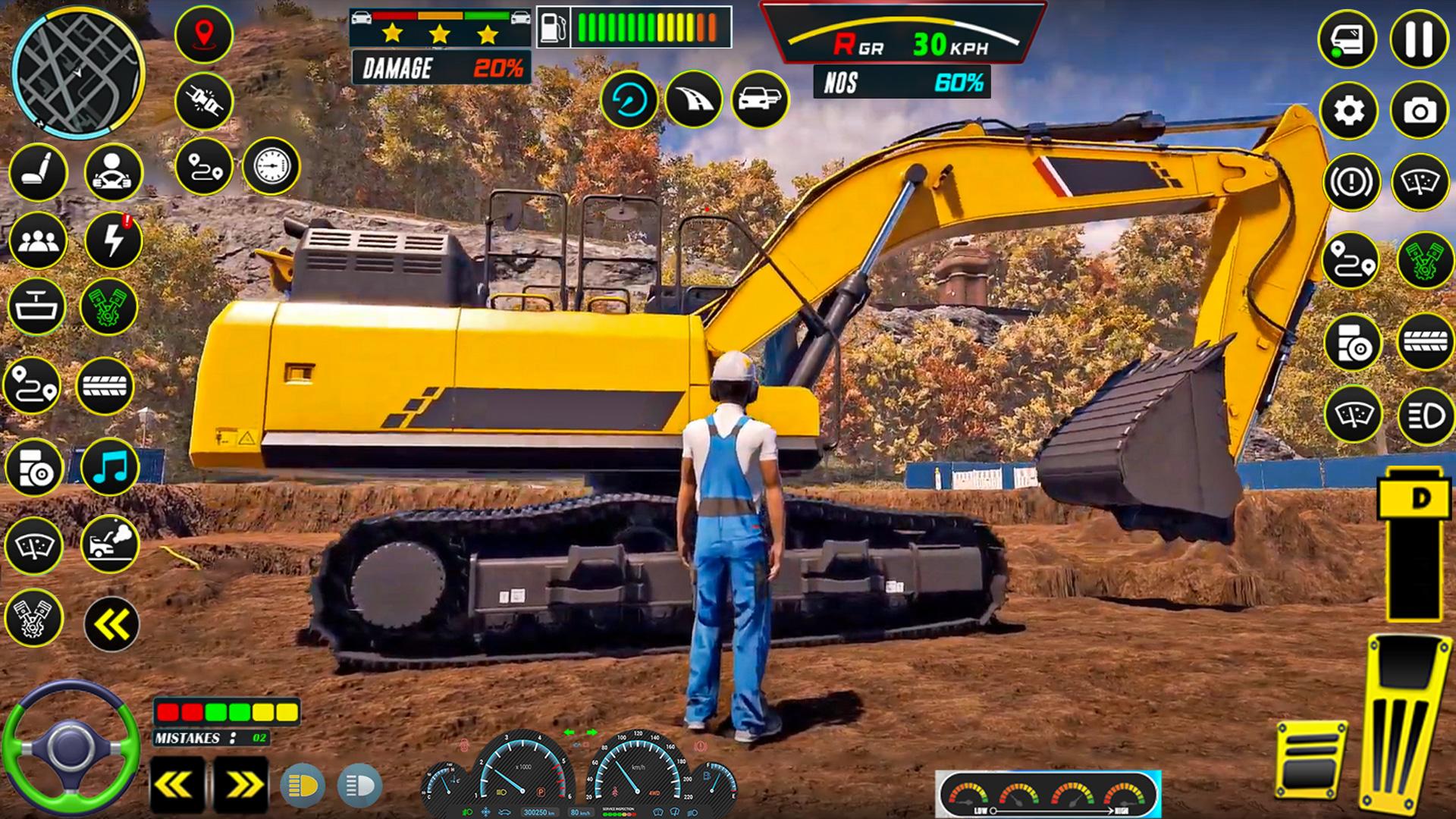Screen dimensions: 1456x819
Task: Click the road lane icon
Action: point(693,99)
